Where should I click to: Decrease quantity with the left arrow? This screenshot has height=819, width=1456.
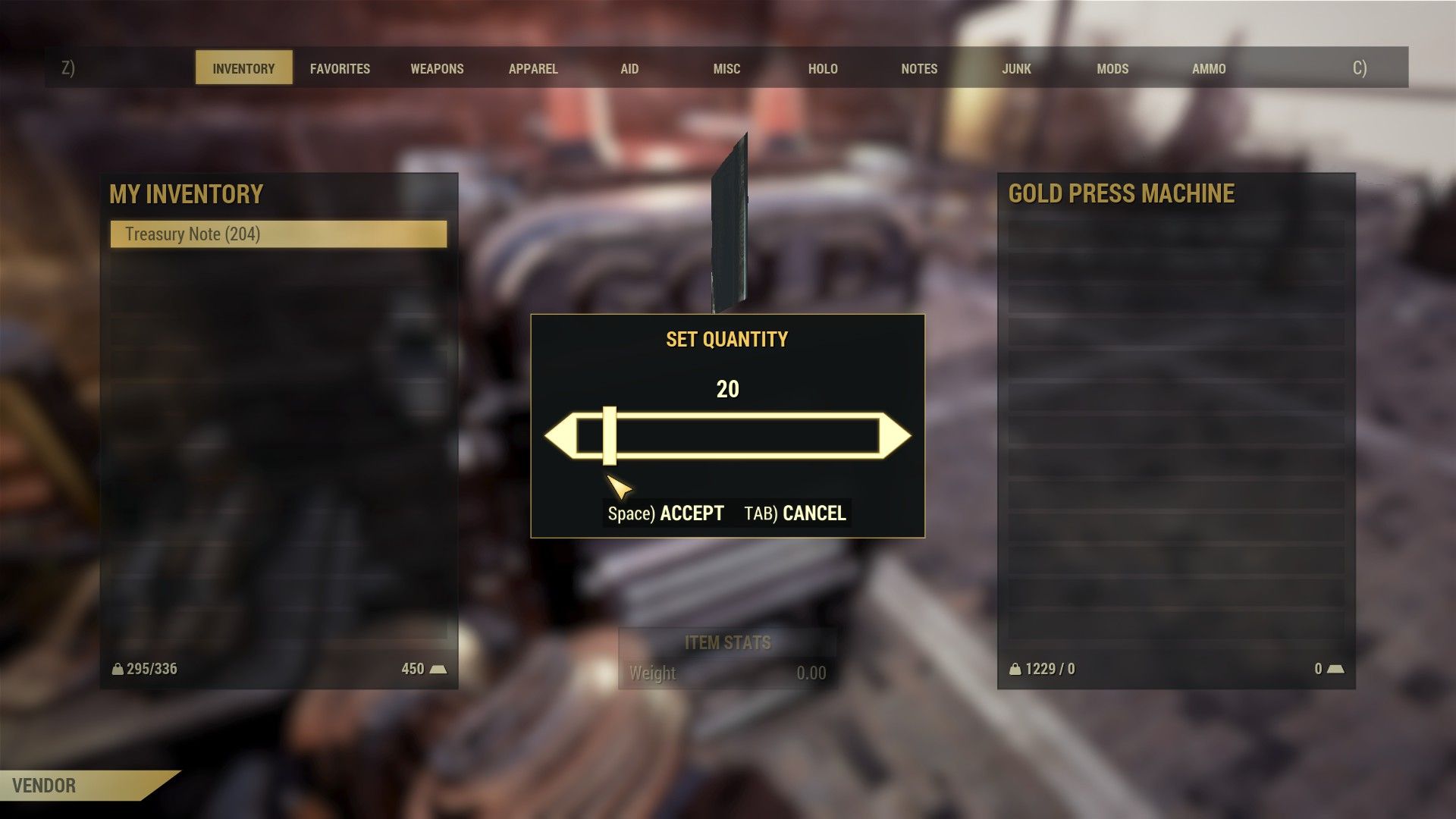559,436
